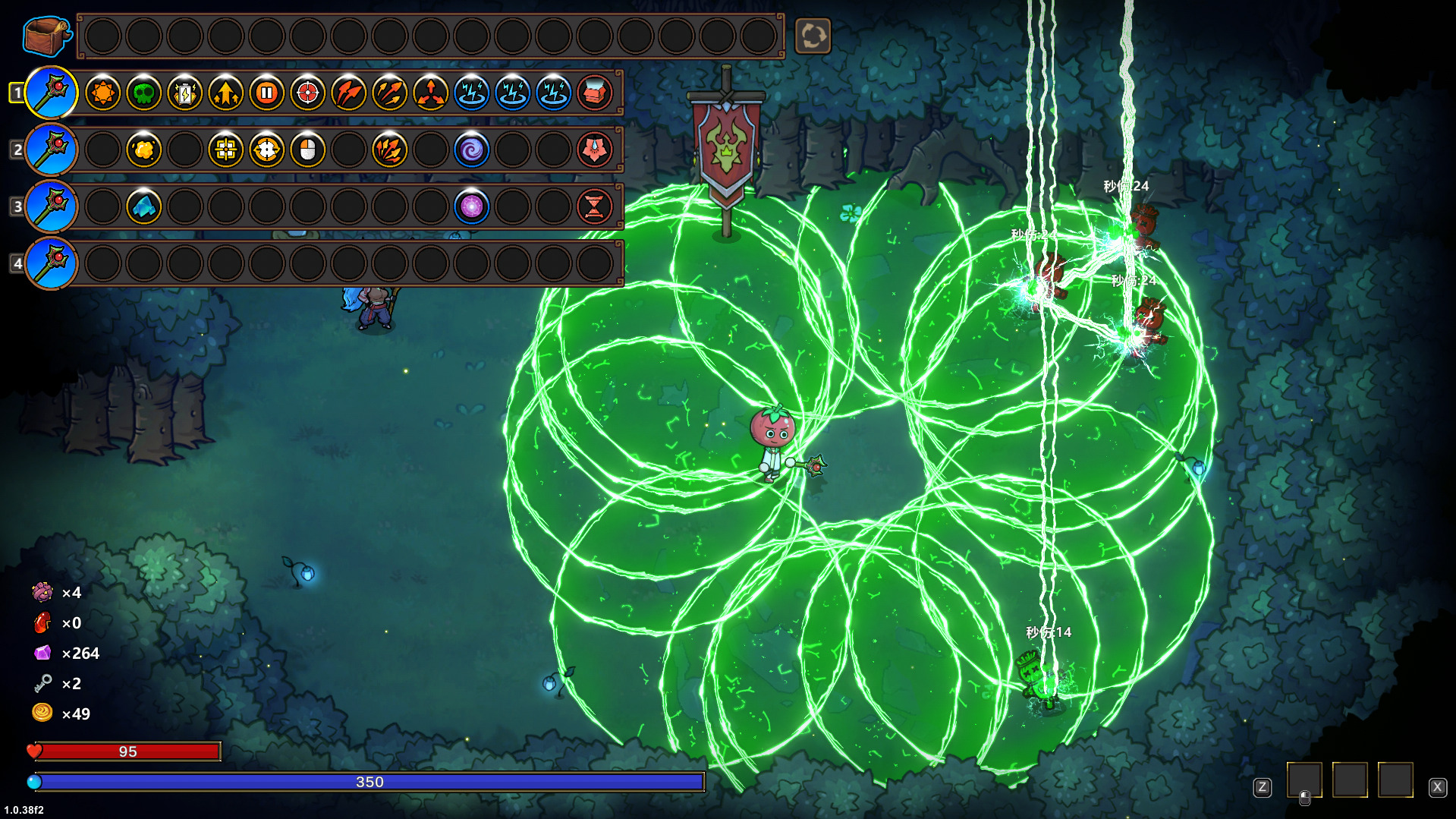Open the treasure chest inventory

click(x=46, y=36)
